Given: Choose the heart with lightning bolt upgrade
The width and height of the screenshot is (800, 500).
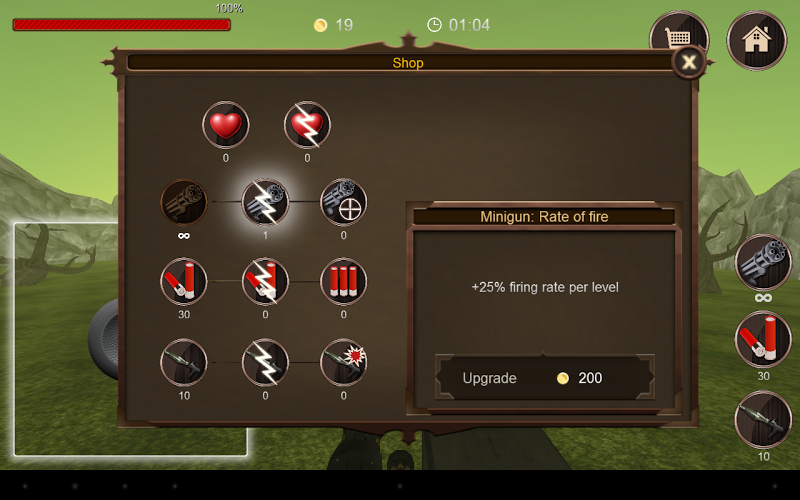Looking at the screenshot, I should (307, 126).
